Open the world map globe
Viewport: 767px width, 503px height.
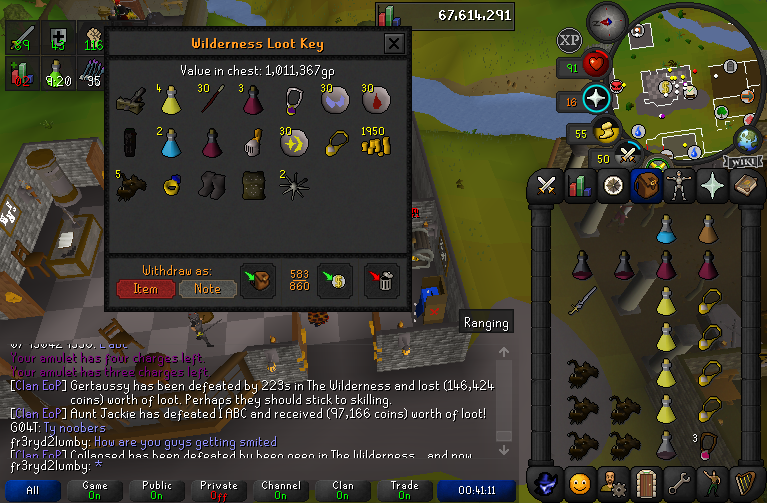click(747, 139)
